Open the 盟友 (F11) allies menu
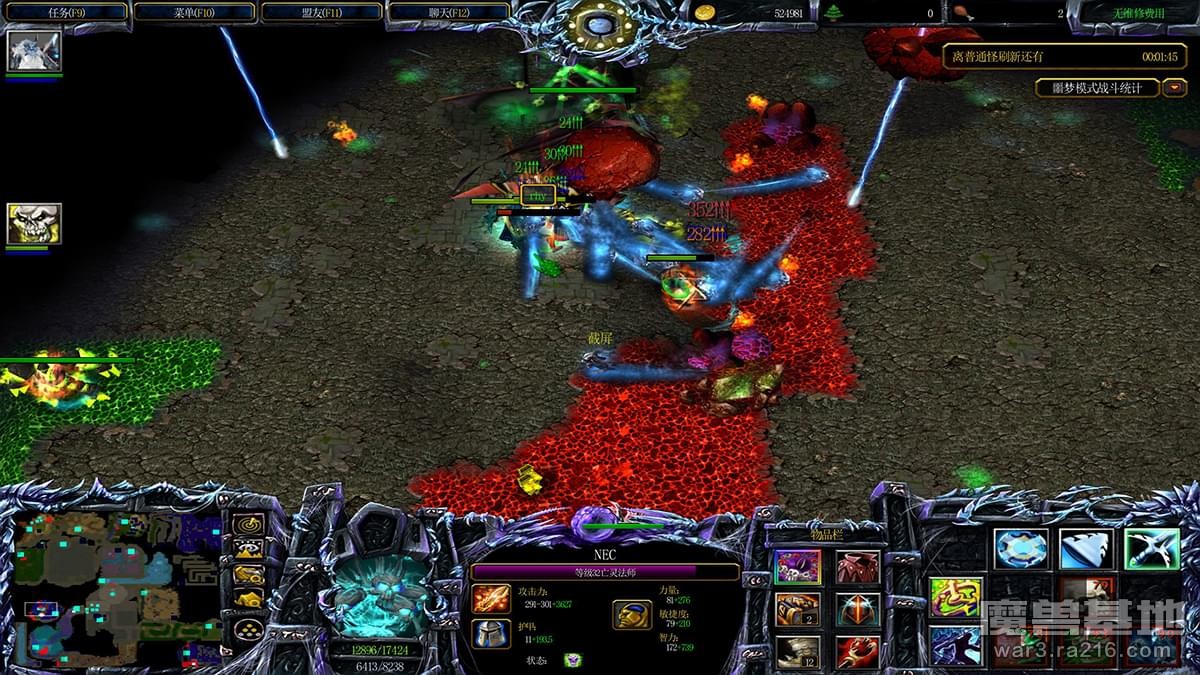The width and height of the screenshot is (1200, 675). coord(321,12)
